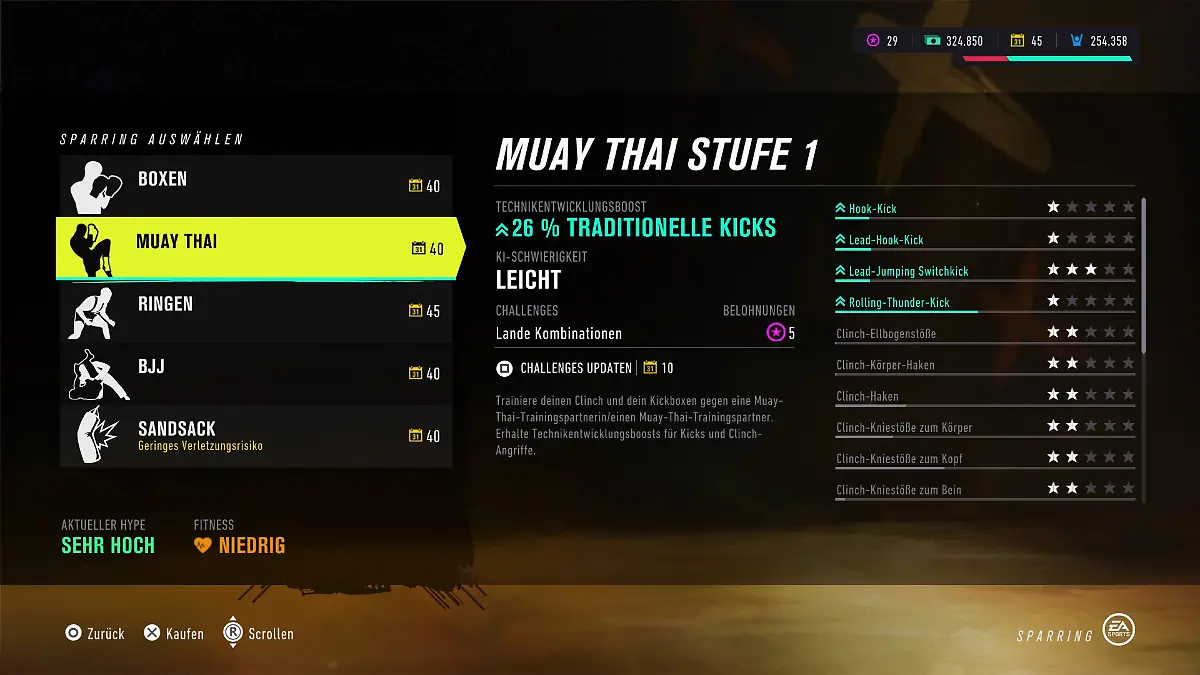Choose the Rolling-Thunder-Kick technique row
1200x675 pixels.
pyautogui.click(x=984, y=302)
